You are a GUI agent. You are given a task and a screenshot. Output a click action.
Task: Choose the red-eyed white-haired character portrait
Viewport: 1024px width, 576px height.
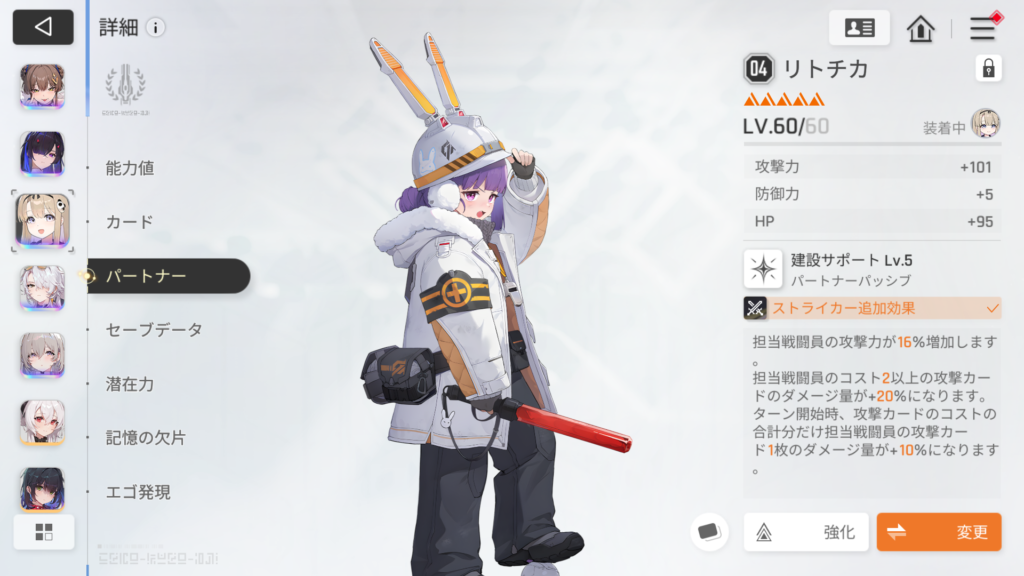(x=42, y=422)
